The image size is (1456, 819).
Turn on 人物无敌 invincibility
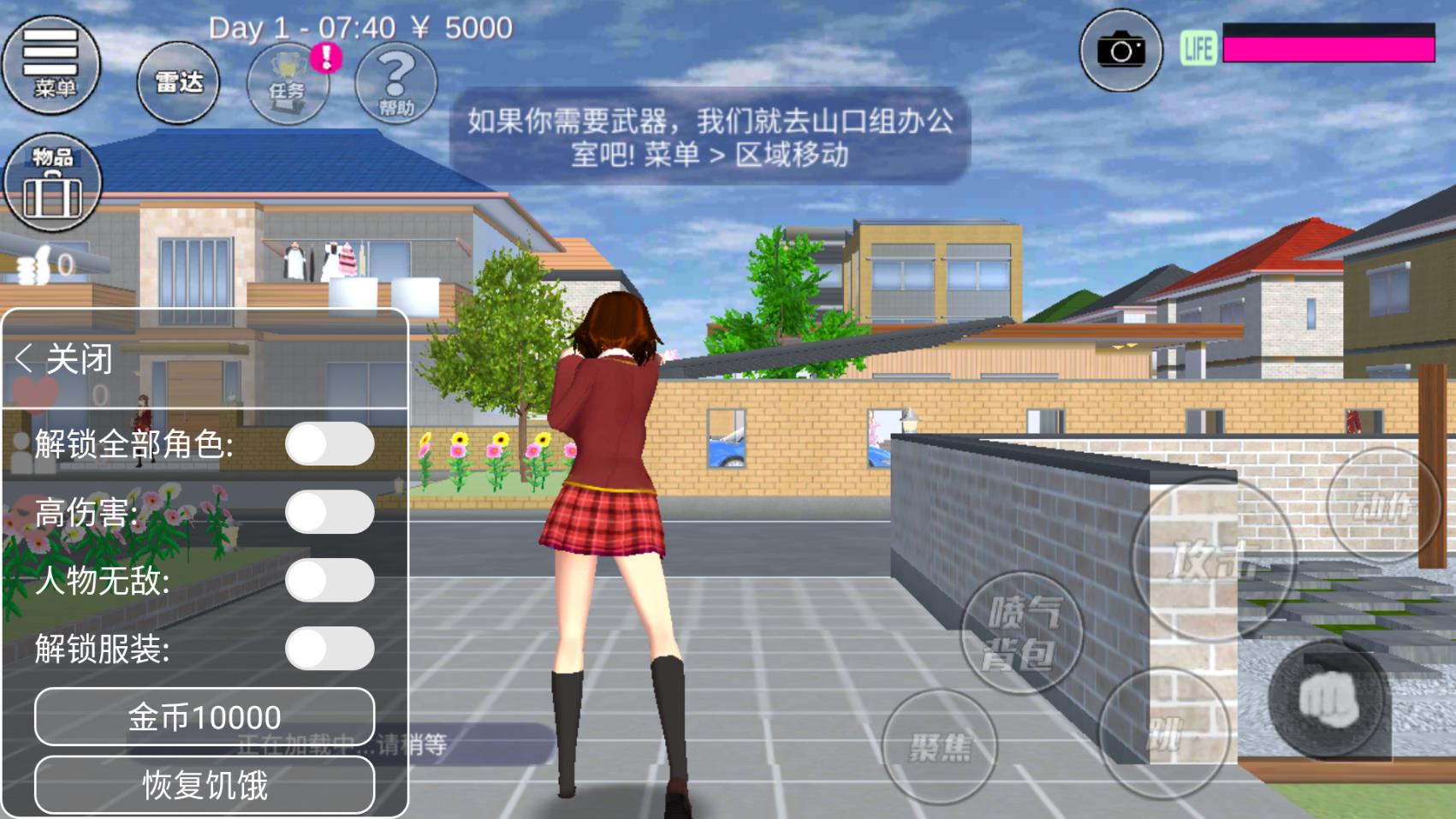point(330,581)
